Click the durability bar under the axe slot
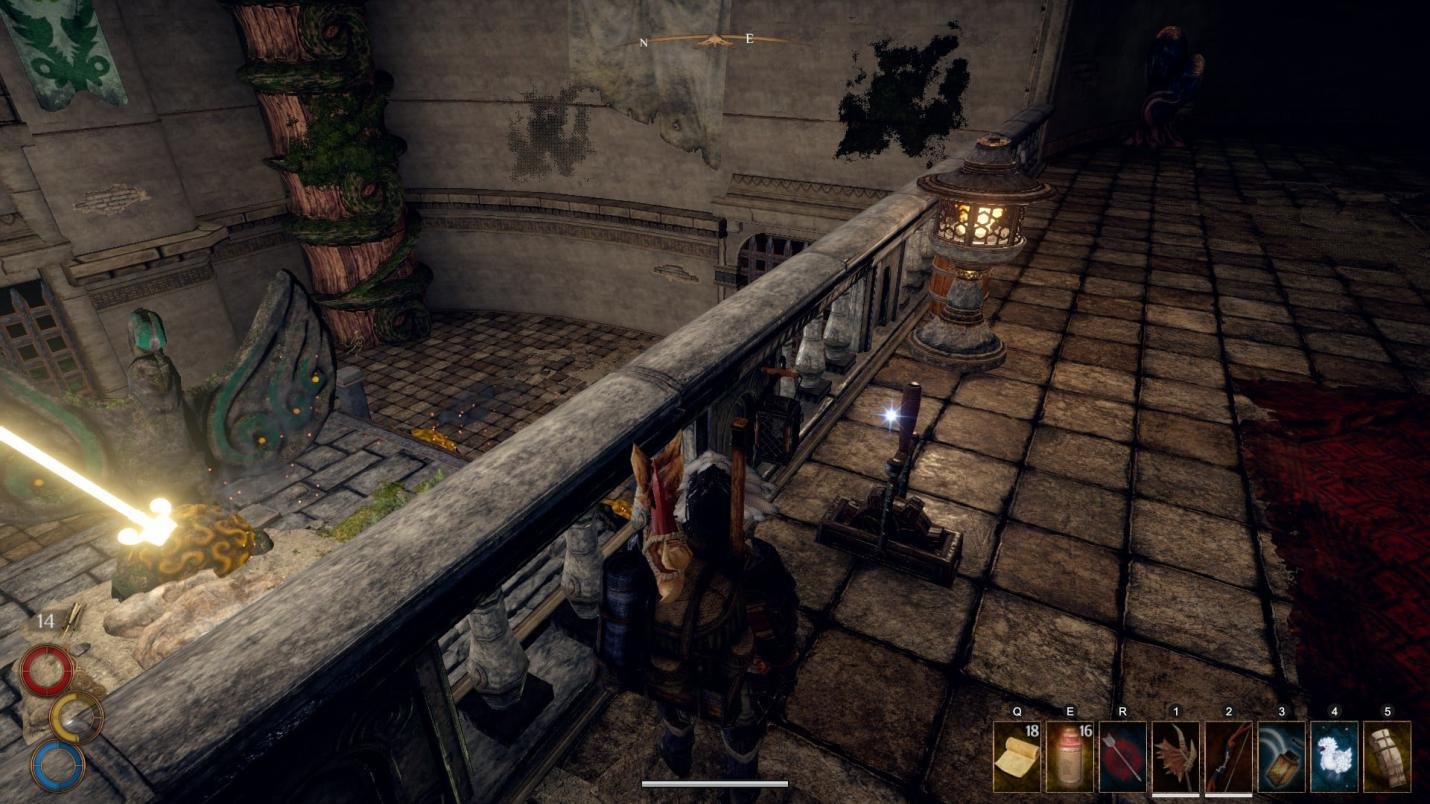This screenshot has width=1430, height=804. coord(1176,795)
